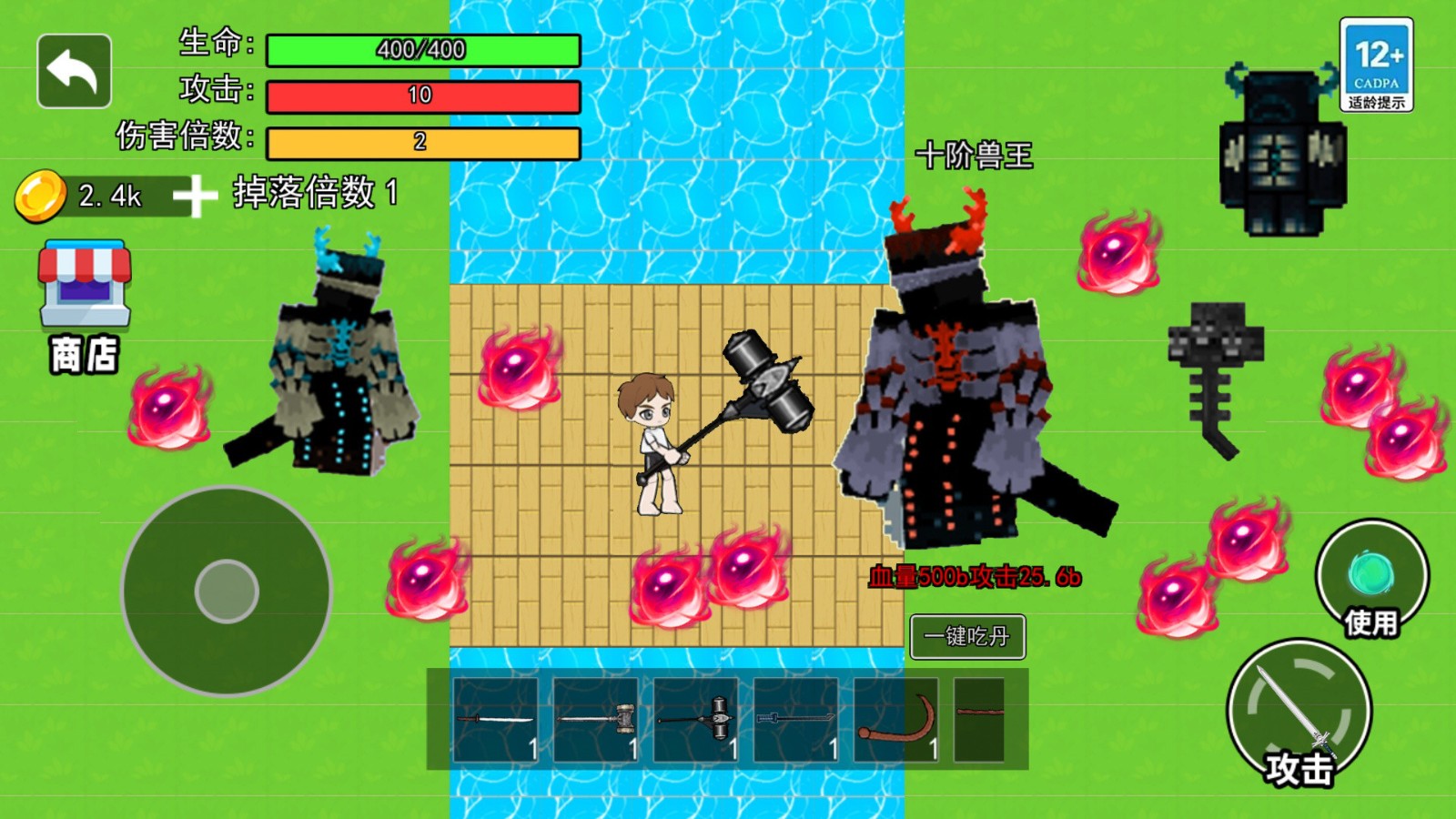Select the stone warhammer hotbar slot

tap(596, 720)
